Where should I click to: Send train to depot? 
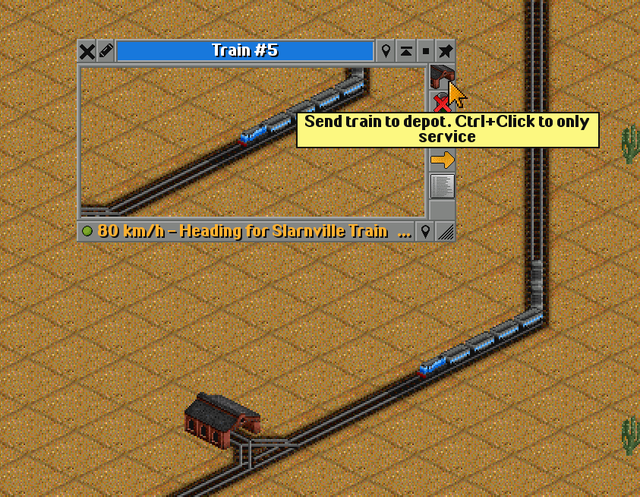441,76
